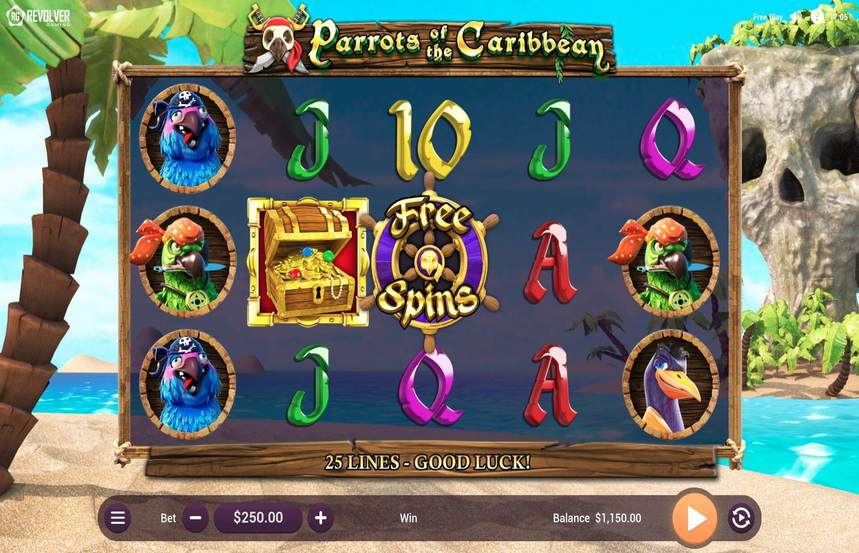Decrease the bet with the minus button

click(x=197, y=518)
